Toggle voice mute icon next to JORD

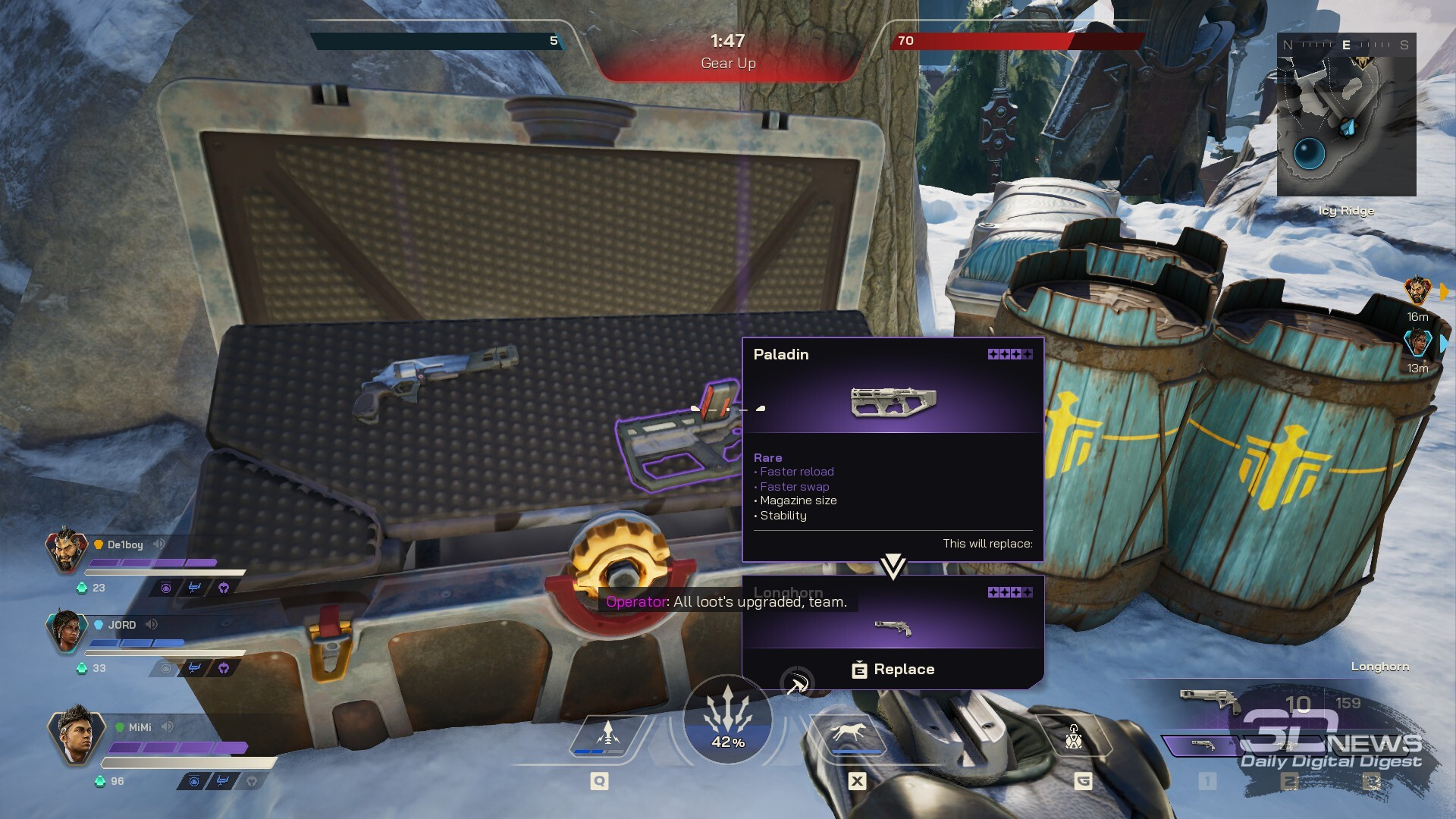click(152, 624)
